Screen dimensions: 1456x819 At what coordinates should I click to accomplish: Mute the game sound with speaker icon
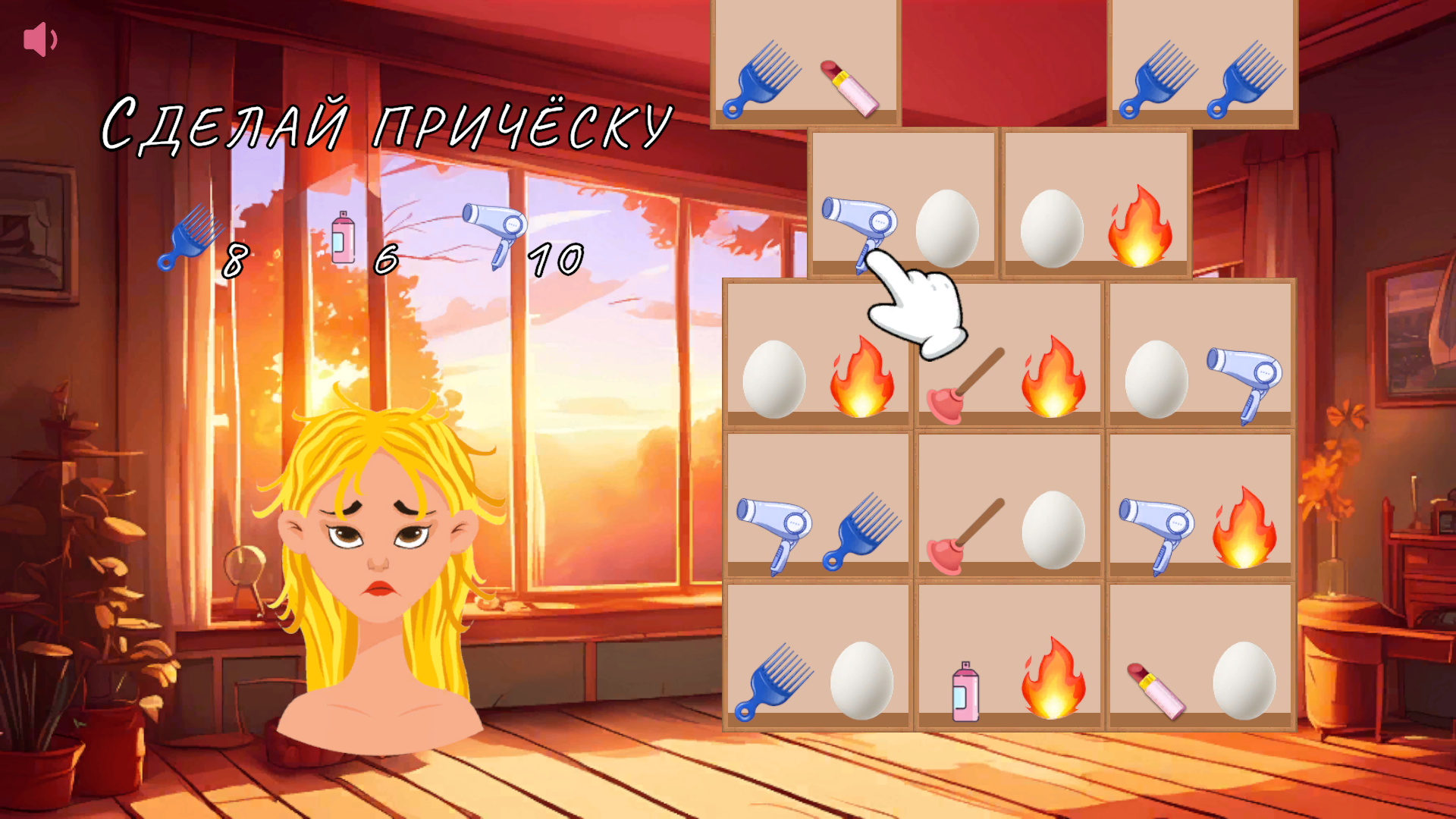[41, 39]
